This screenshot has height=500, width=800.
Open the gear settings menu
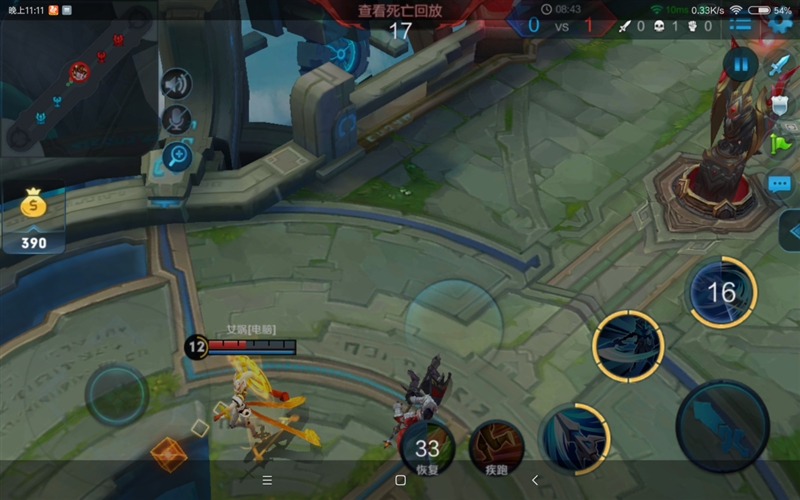pos(781,25)
